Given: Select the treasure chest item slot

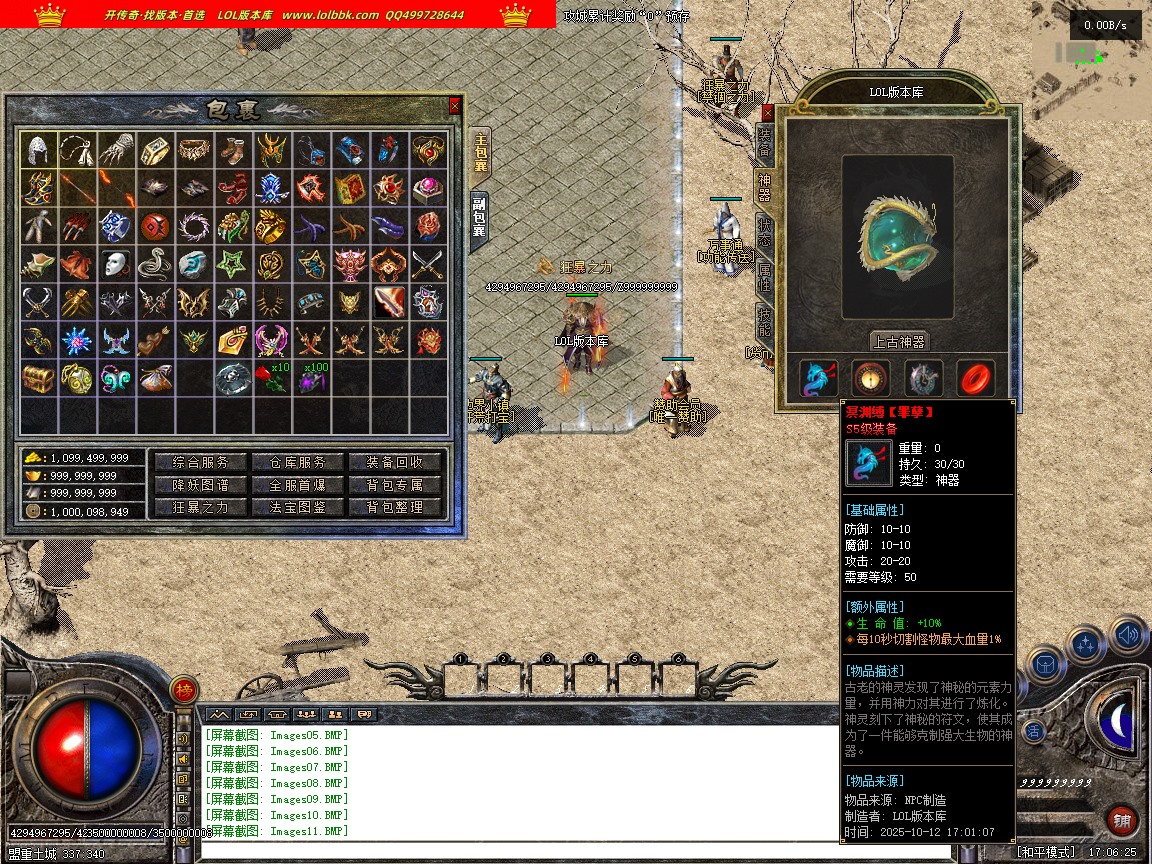Looking at the screenshot, I should [39, 378].
